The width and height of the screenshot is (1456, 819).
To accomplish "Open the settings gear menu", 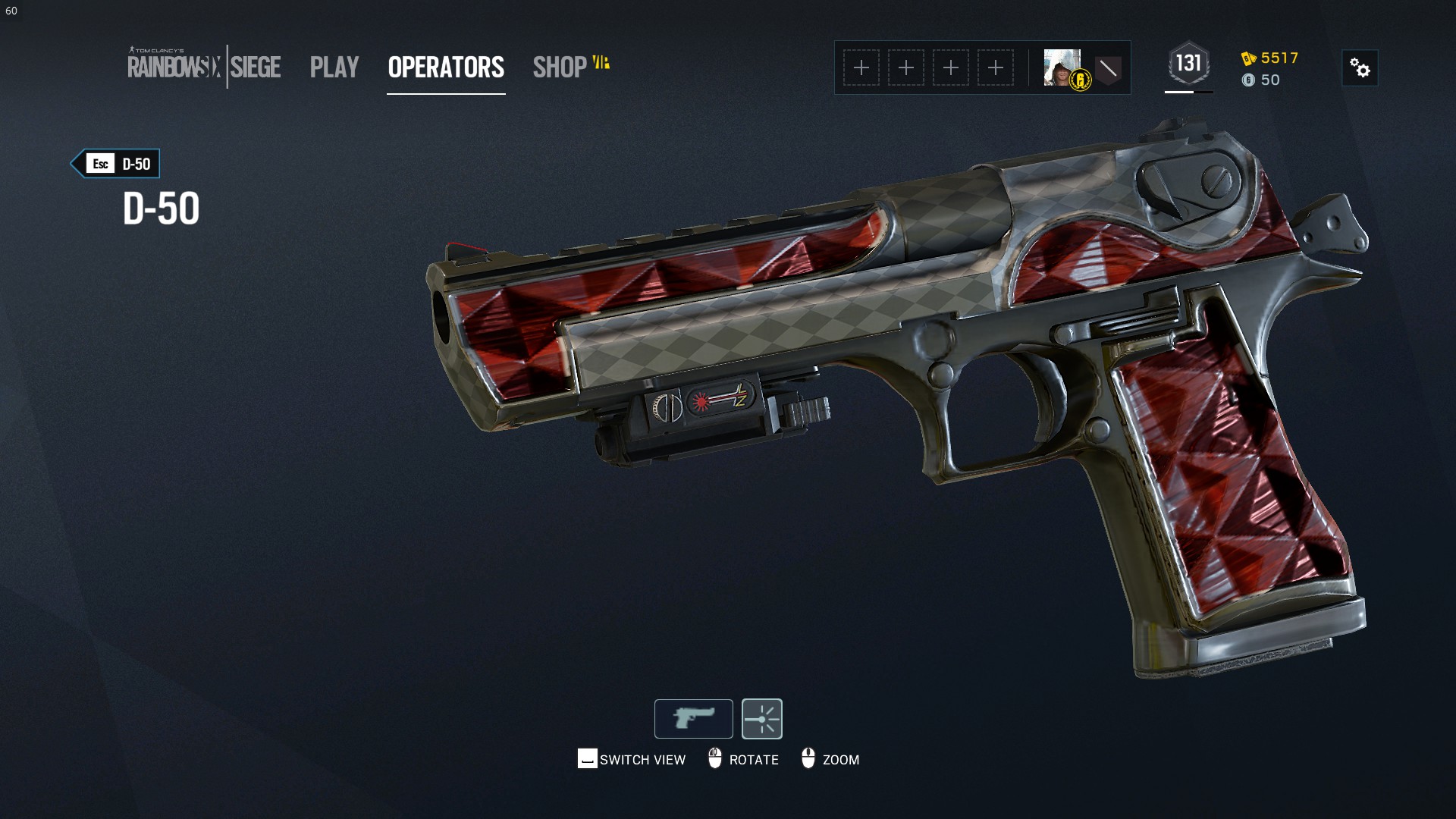I will click(x=1360, y=68).
